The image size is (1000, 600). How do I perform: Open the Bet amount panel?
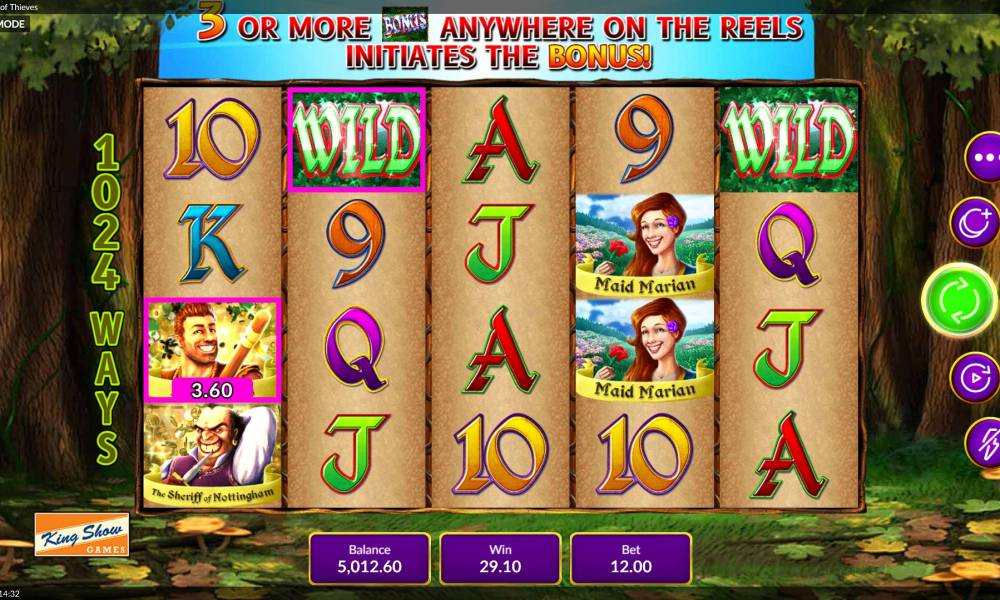[630, 558]
